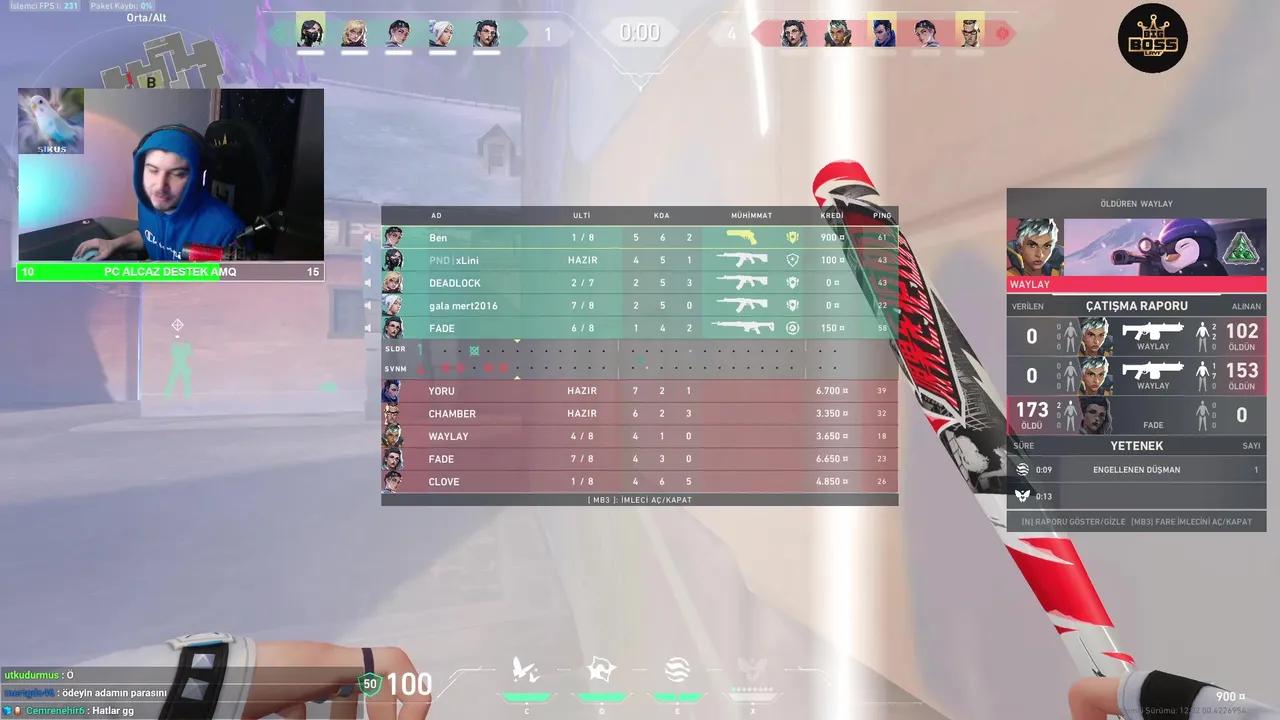Select the YETENEK section header
The height and width of the screenshot is (720, 1280).
pos(1136,446)
